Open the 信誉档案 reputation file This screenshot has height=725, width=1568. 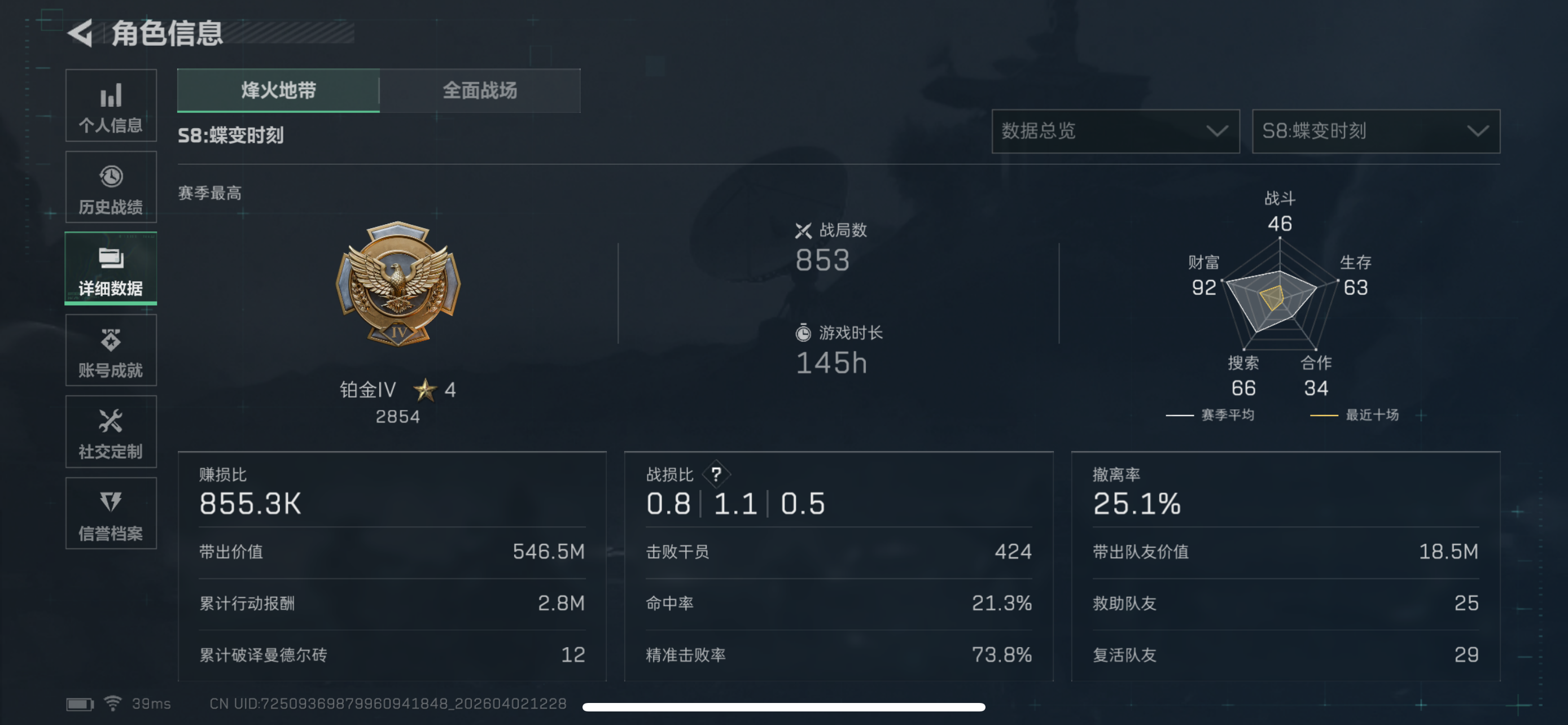tap(110, 513)
